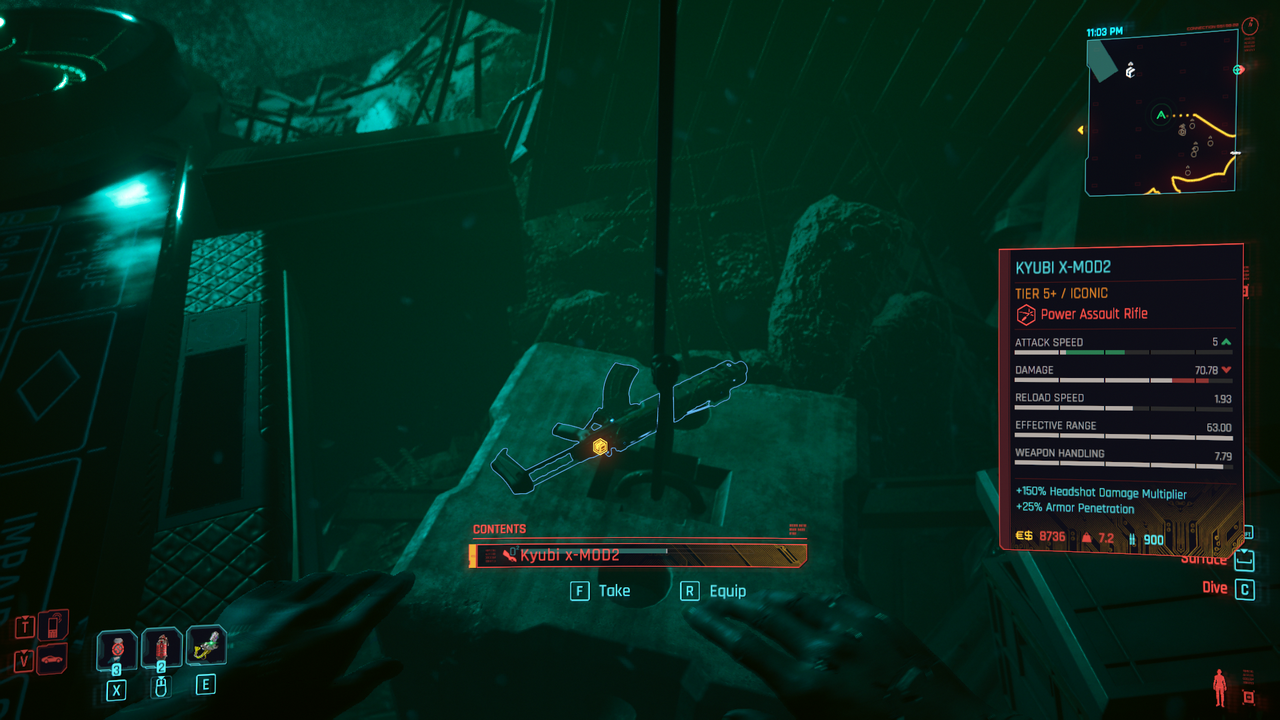
Task: Click the white crate marker on the minimap
Action: pos(1130,70)
